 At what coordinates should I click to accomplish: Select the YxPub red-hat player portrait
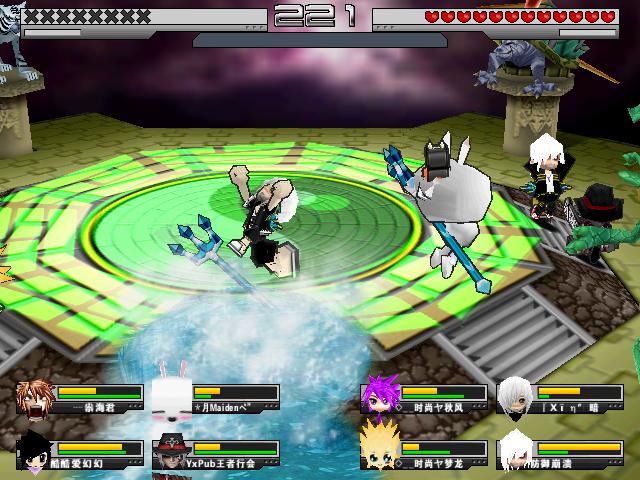[171, 453]
